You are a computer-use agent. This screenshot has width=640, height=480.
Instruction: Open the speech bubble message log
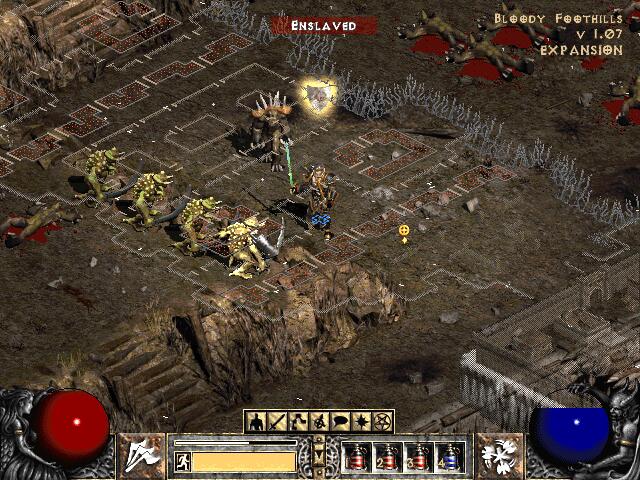pos(340,422)
